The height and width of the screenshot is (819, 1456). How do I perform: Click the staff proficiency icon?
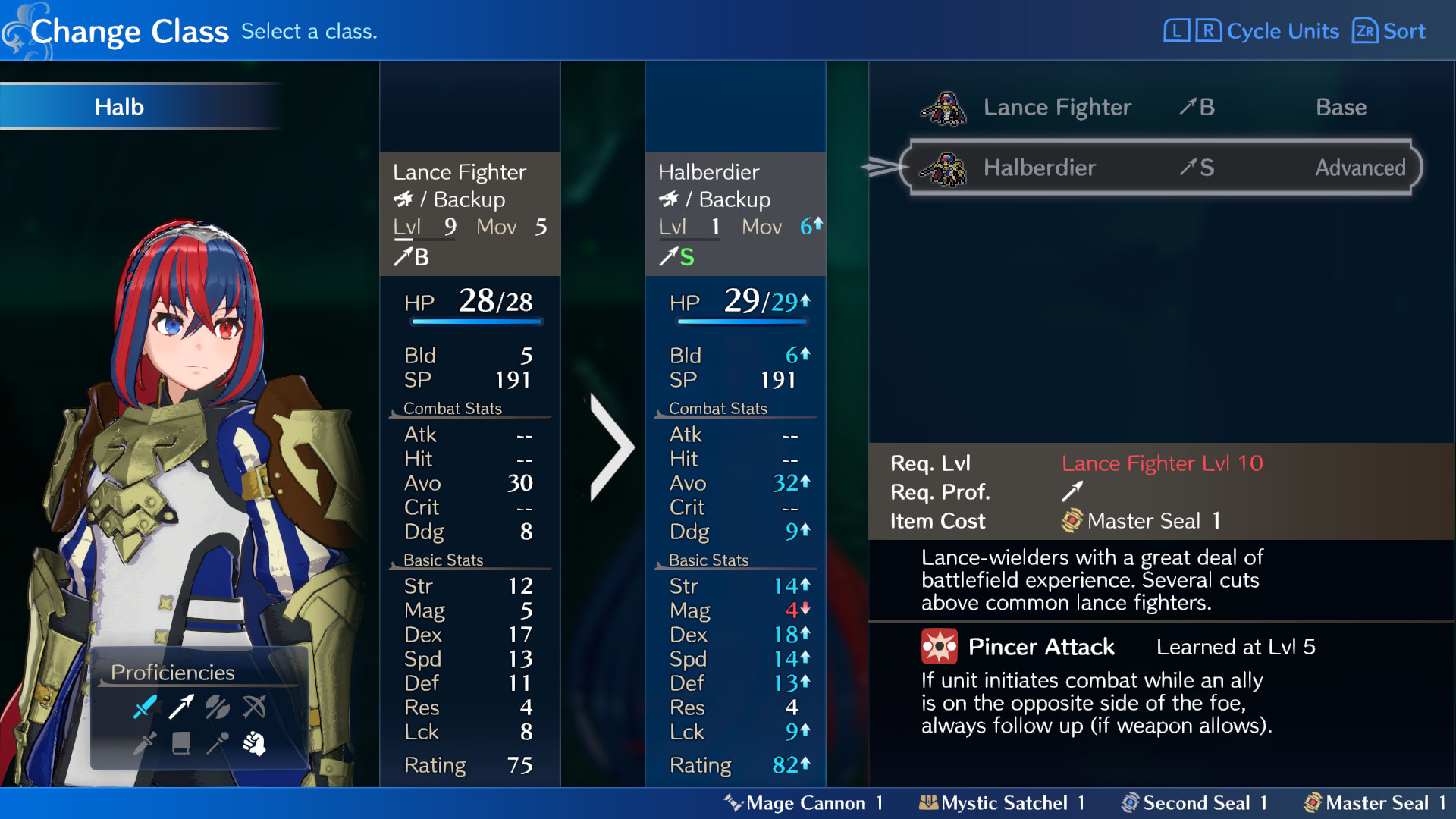[x=218, y=744]
